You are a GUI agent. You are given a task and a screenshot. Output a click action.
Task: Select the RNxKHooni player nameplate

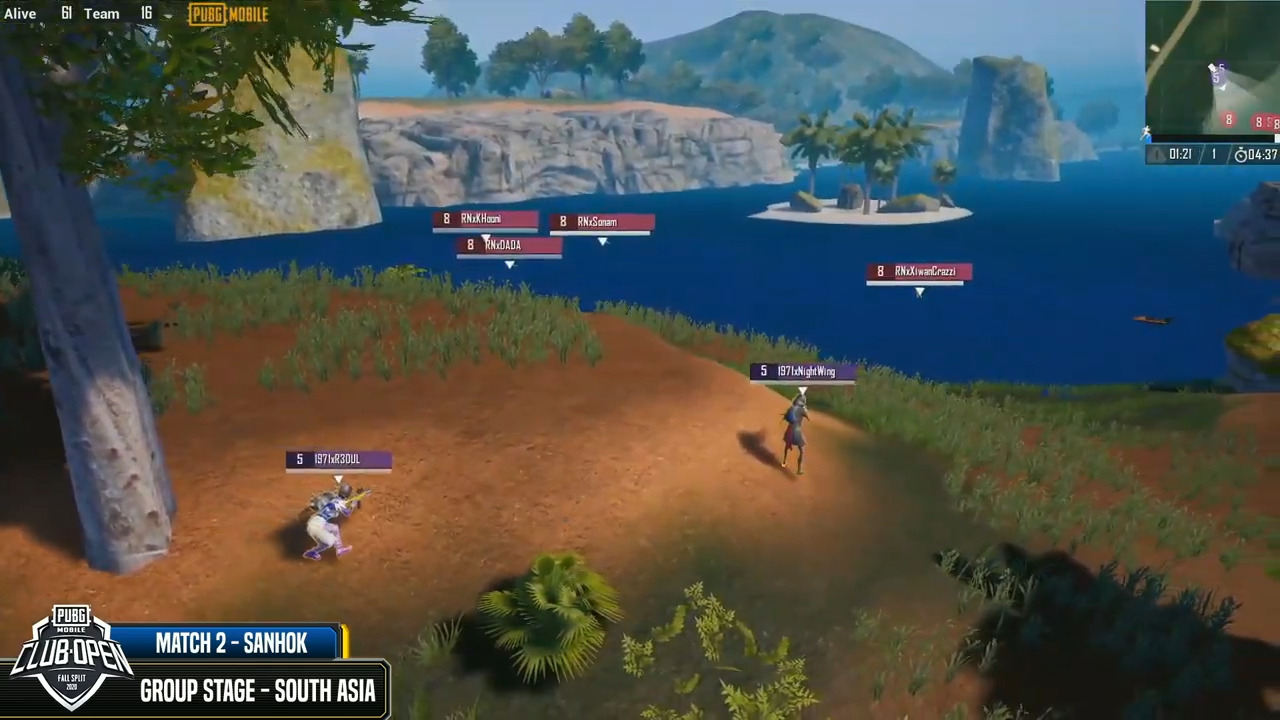click(485, 219)
